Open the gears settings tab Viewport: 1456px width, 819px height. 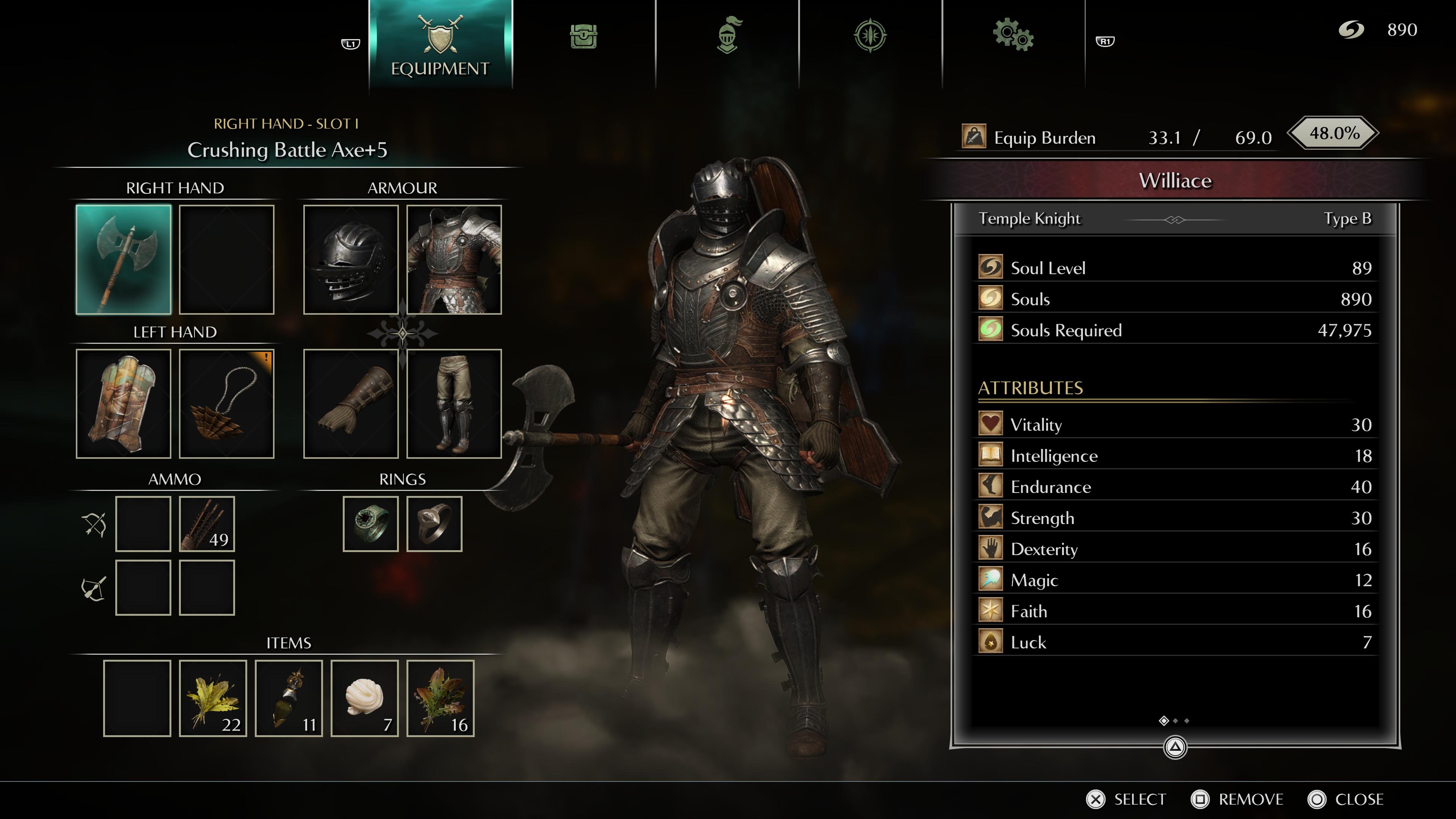coord(1013,36)
